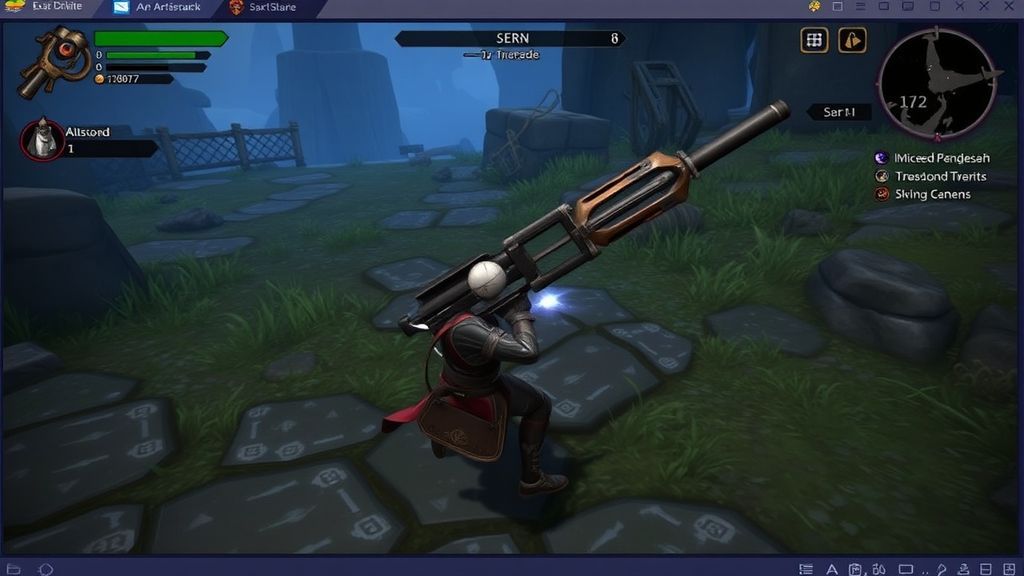Click the bell-shaped icon button
Image resolution: width=1024 pixels, height=576 pixels.
(852, 40)
